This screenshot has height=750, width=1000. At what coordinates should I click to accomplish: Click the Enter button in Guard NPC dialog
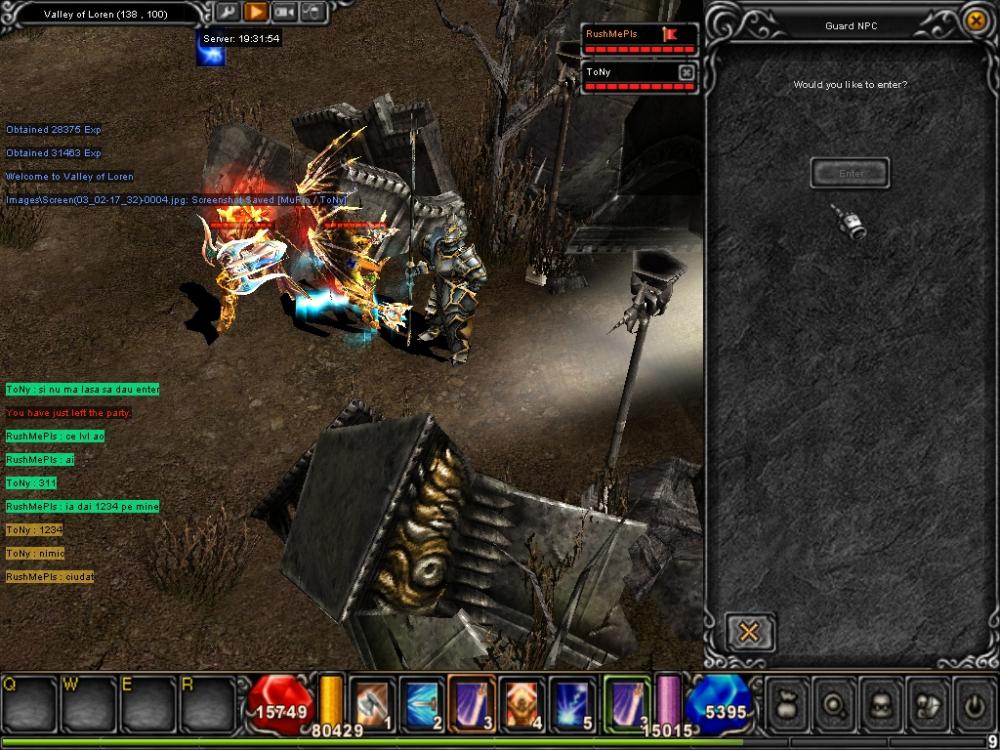click(x=850, y=173)
